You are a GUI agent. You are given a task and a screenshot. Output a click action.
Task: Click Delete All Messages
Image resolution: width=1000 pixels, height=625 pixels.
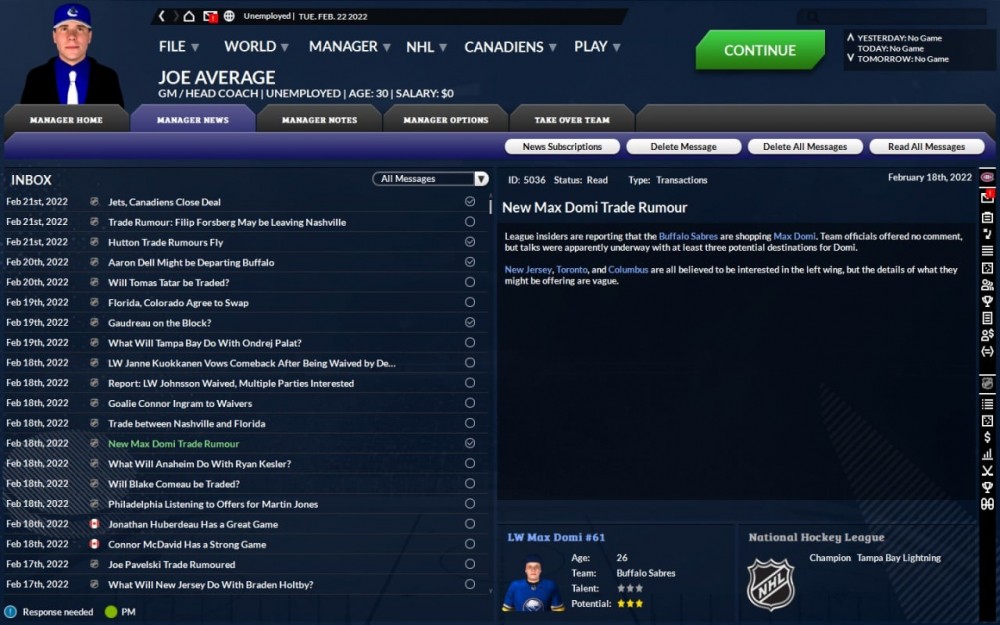[x=805, y=147]
